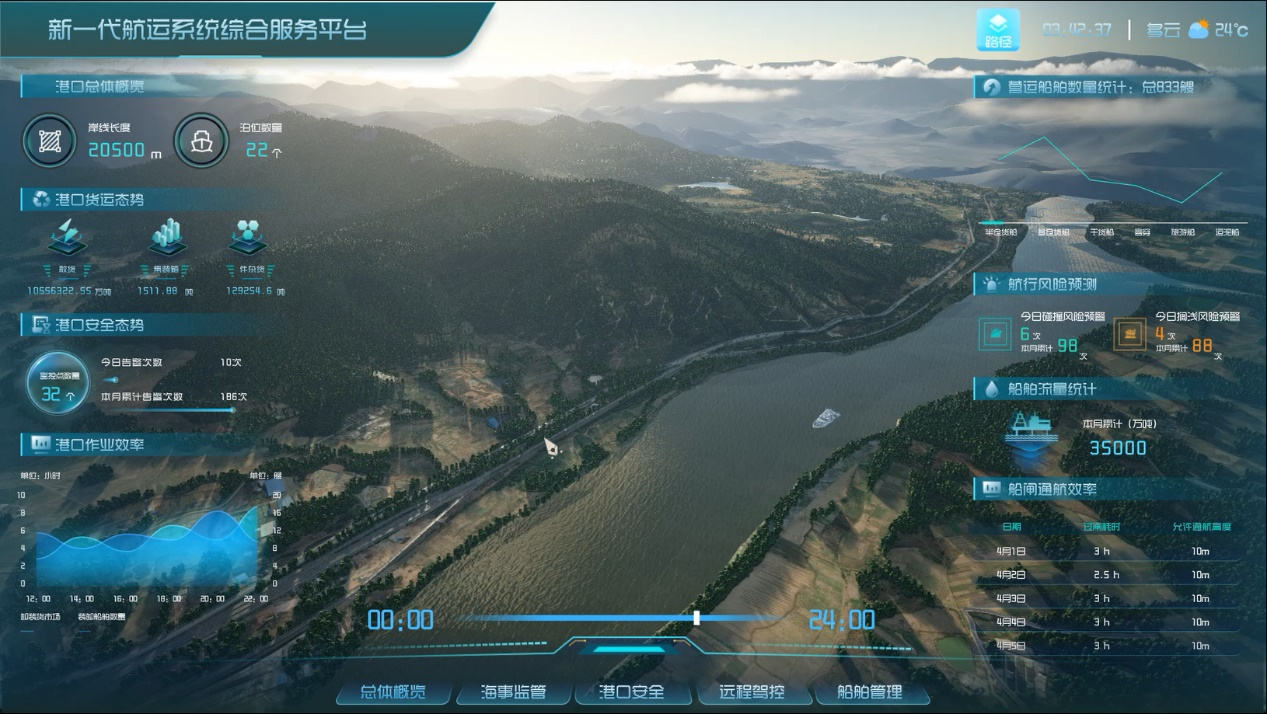Click the white handle on the time slider
The width and height of the screenshot is (1267, 714).
point(697,618)
